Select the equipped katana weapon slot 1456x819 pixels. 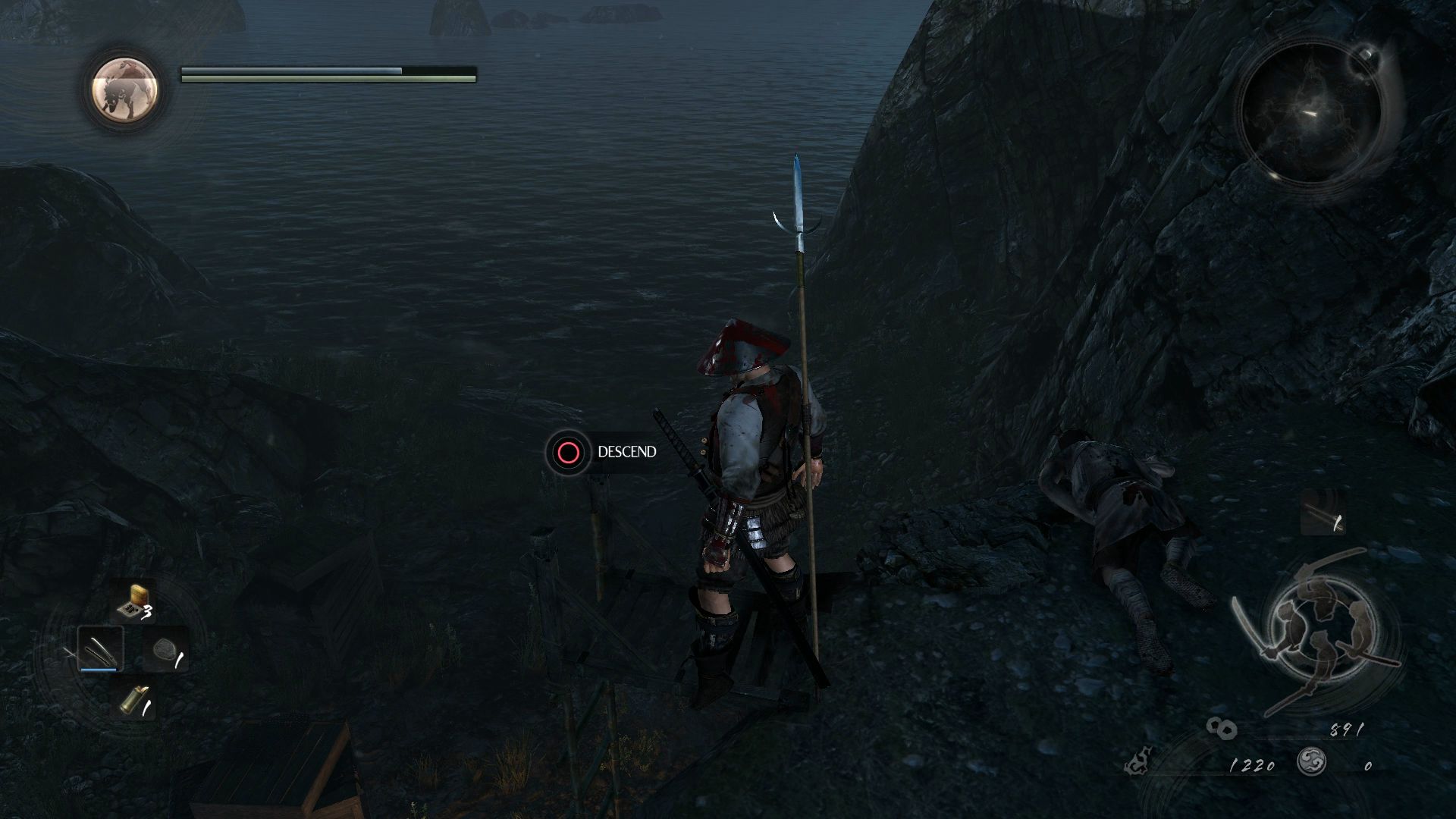point(100,648)
